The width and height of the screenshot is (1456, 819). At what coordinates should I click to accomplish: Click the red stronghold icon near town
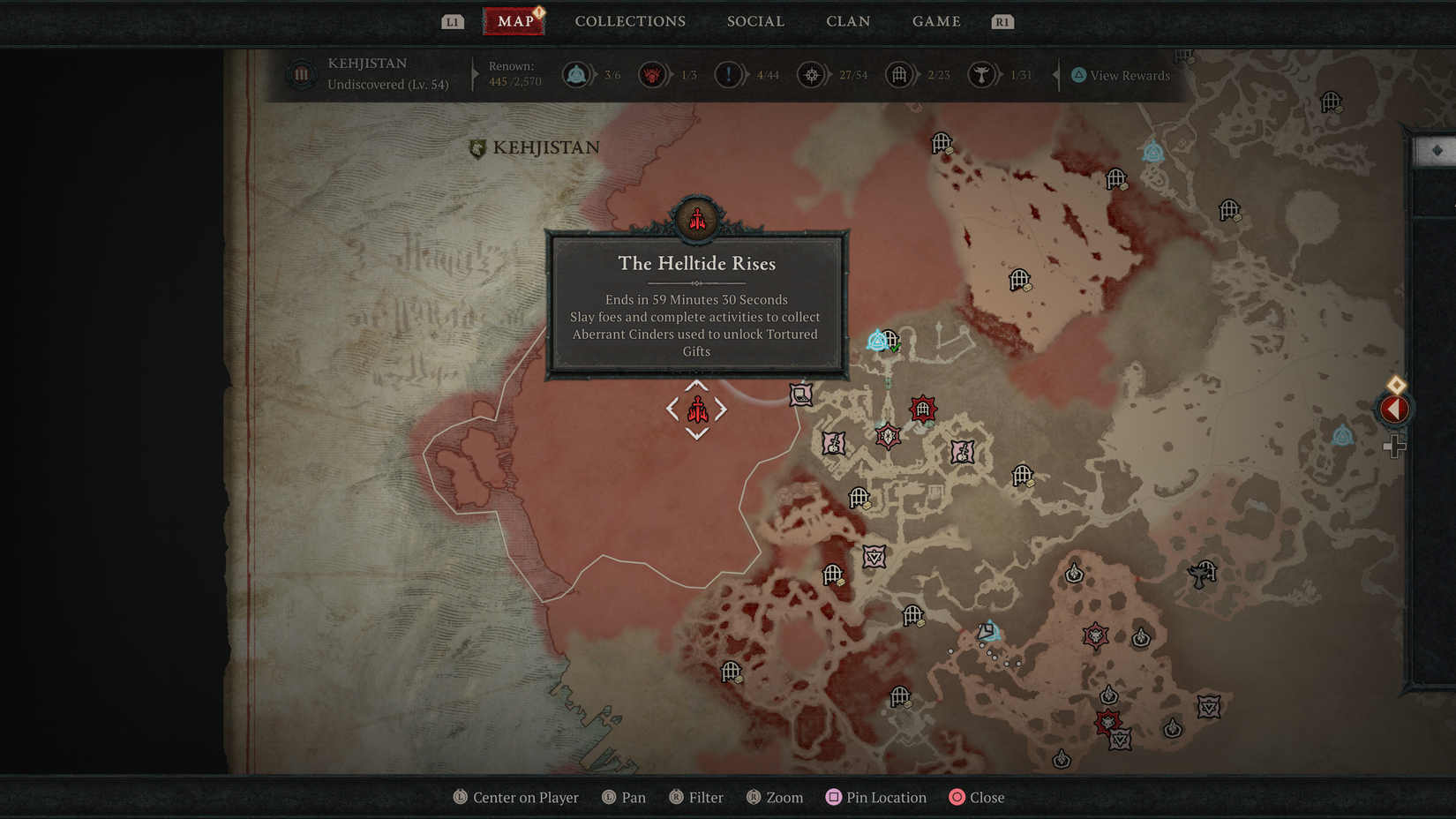click(925, 409)
